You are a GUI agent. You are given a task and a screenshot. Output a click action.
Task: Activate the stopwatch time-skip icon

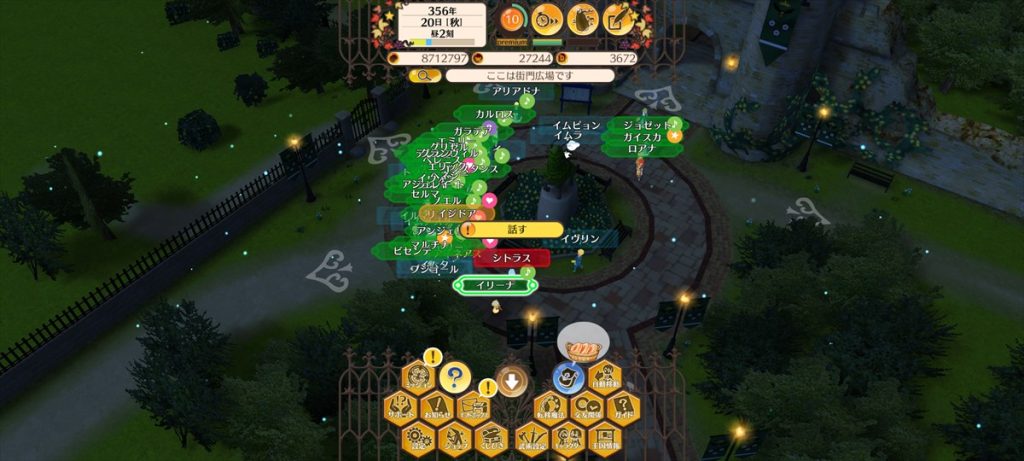[547, 18]
